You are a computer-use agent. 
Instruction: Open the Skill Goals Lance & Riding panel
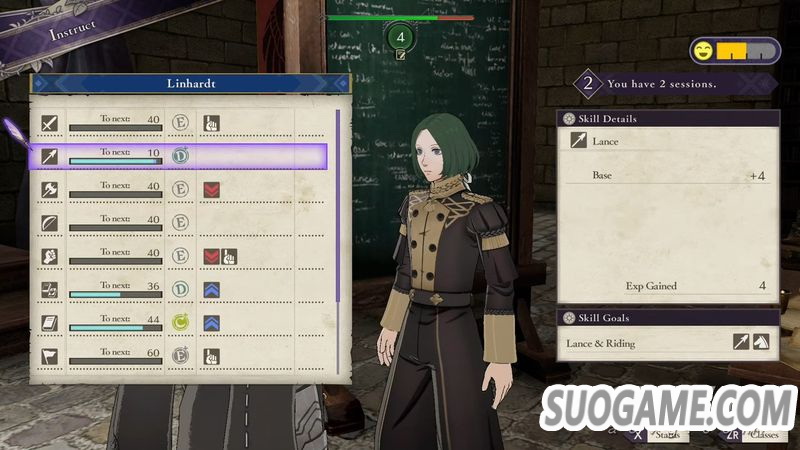tap(668, 343)
